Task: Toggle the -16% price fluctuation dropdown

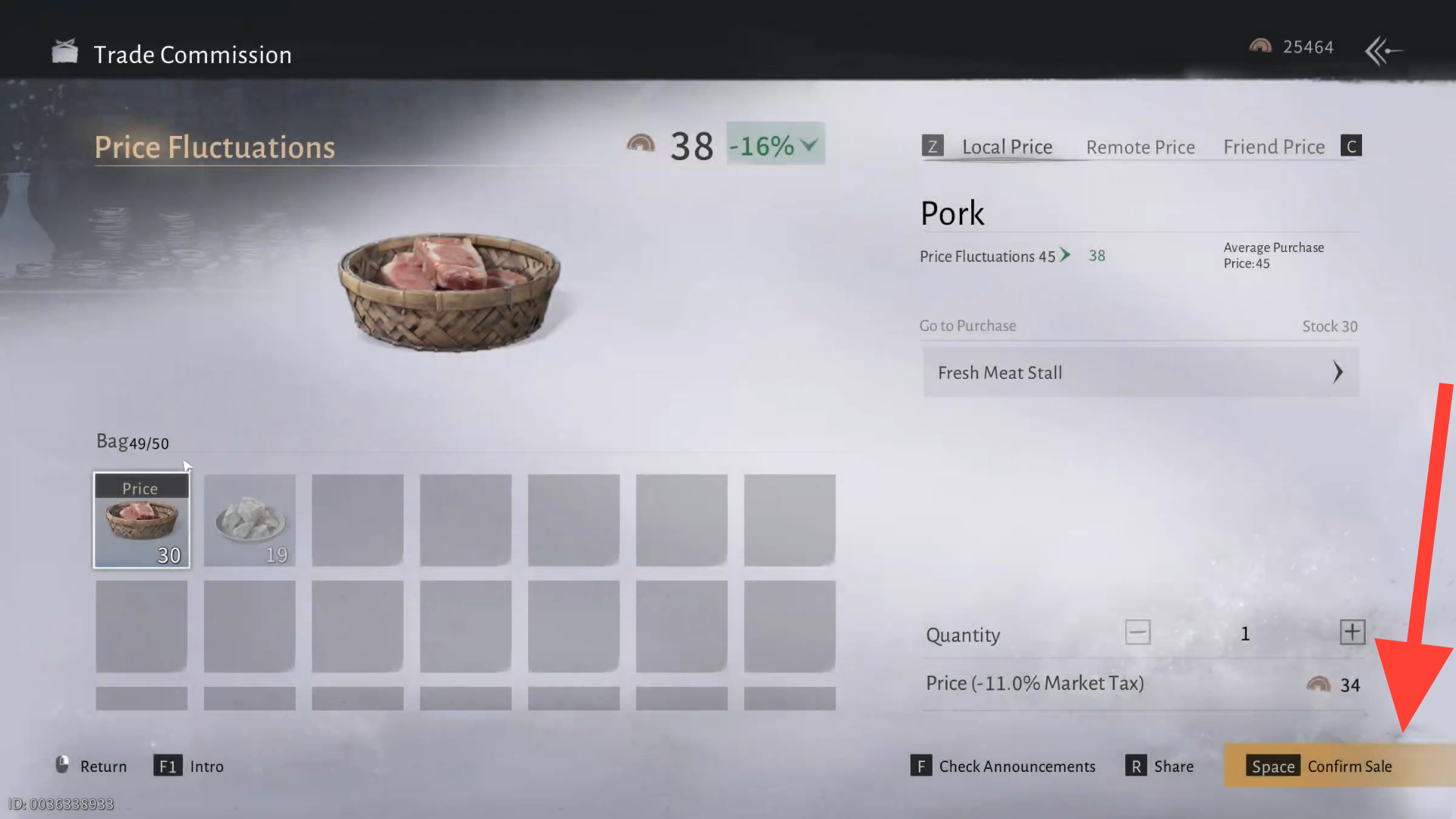Action: click(775, 144)
